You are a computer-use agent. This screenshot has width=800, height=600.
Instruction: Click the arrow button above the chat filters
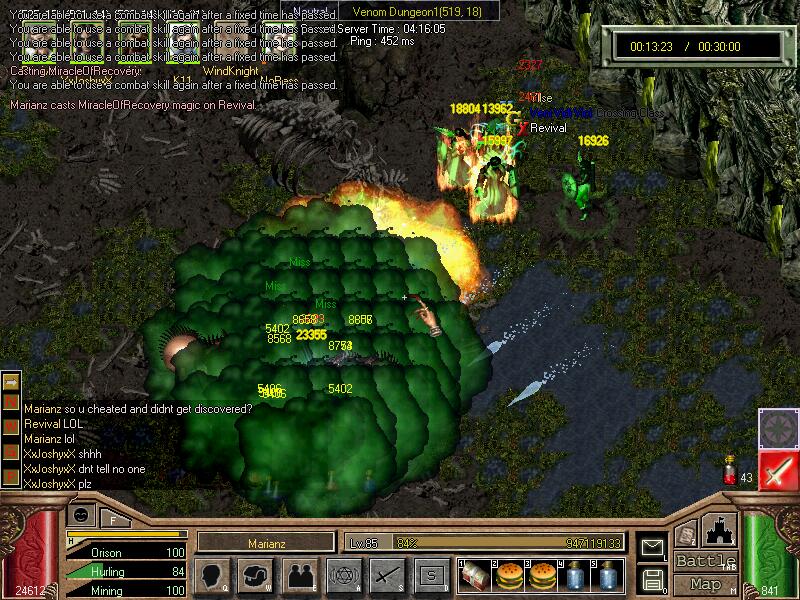point(11,382)
